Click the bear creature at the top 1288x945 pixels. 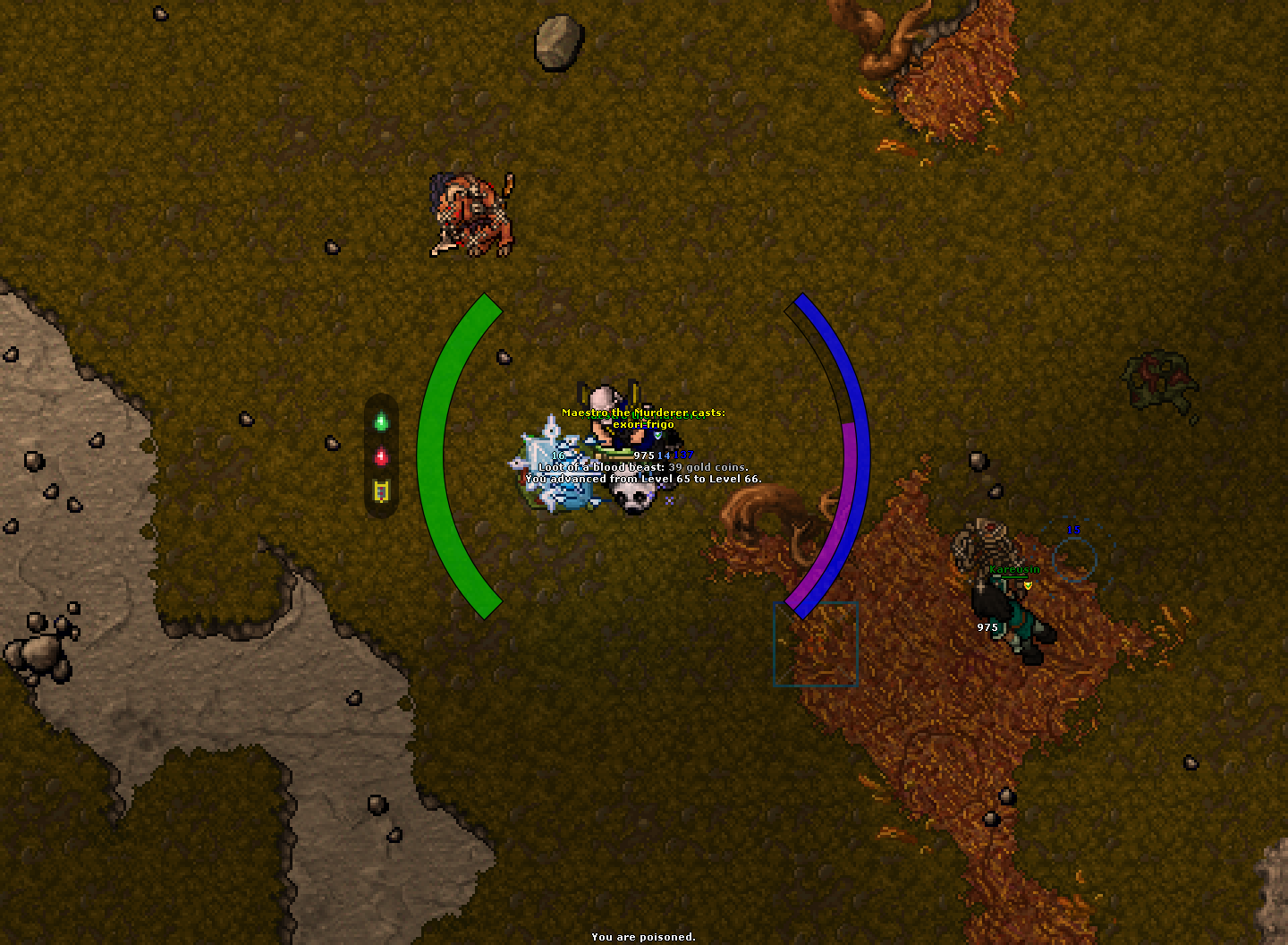467,215
